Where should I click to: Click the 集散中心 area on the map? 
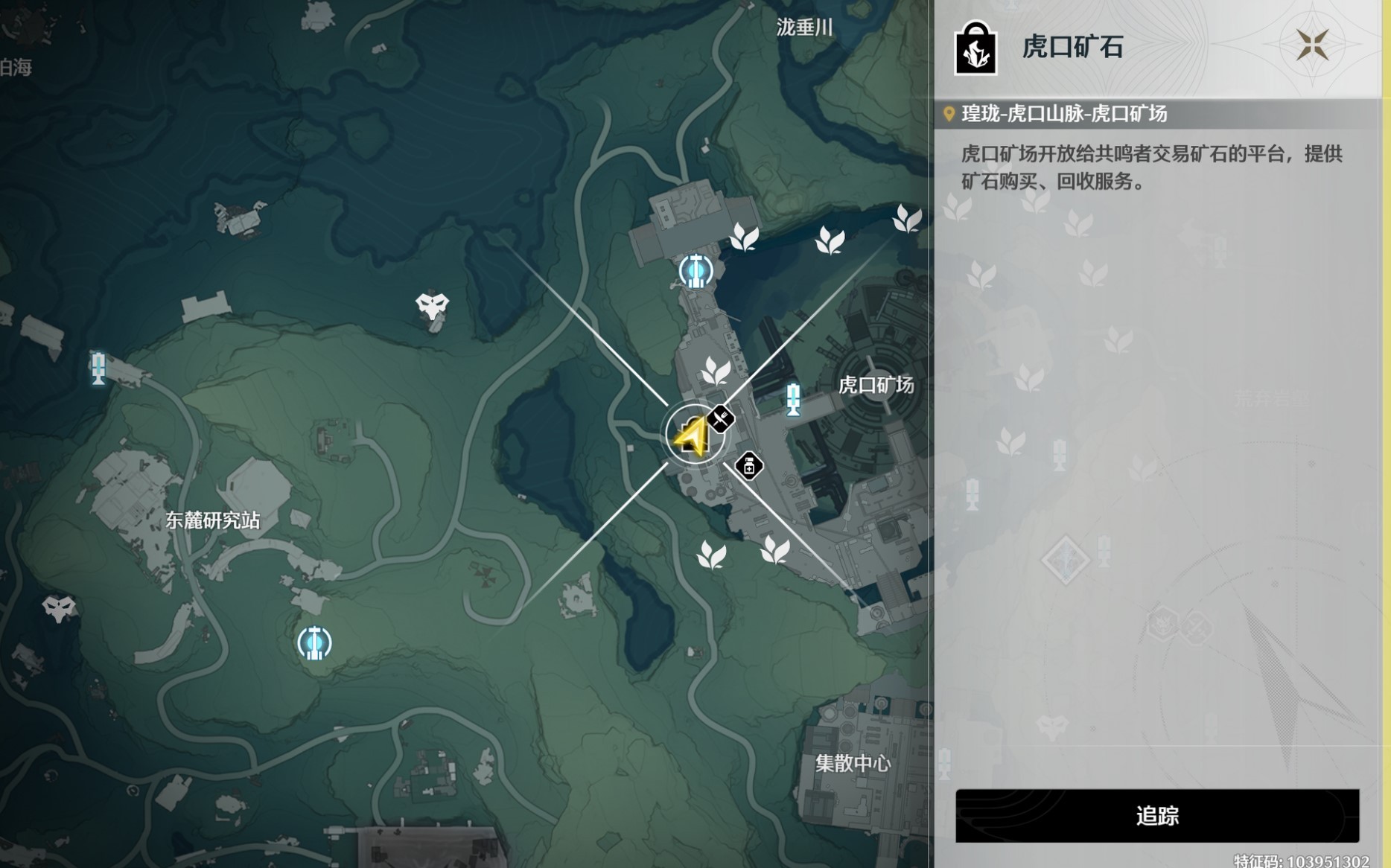coord(853,762)
